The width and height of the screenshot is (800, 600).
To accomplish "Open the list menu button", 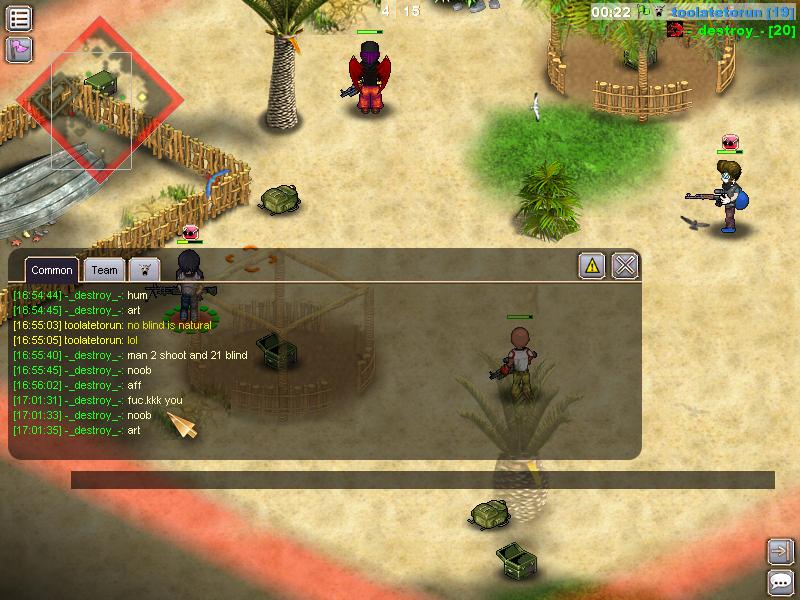I will tap(19, 18).
